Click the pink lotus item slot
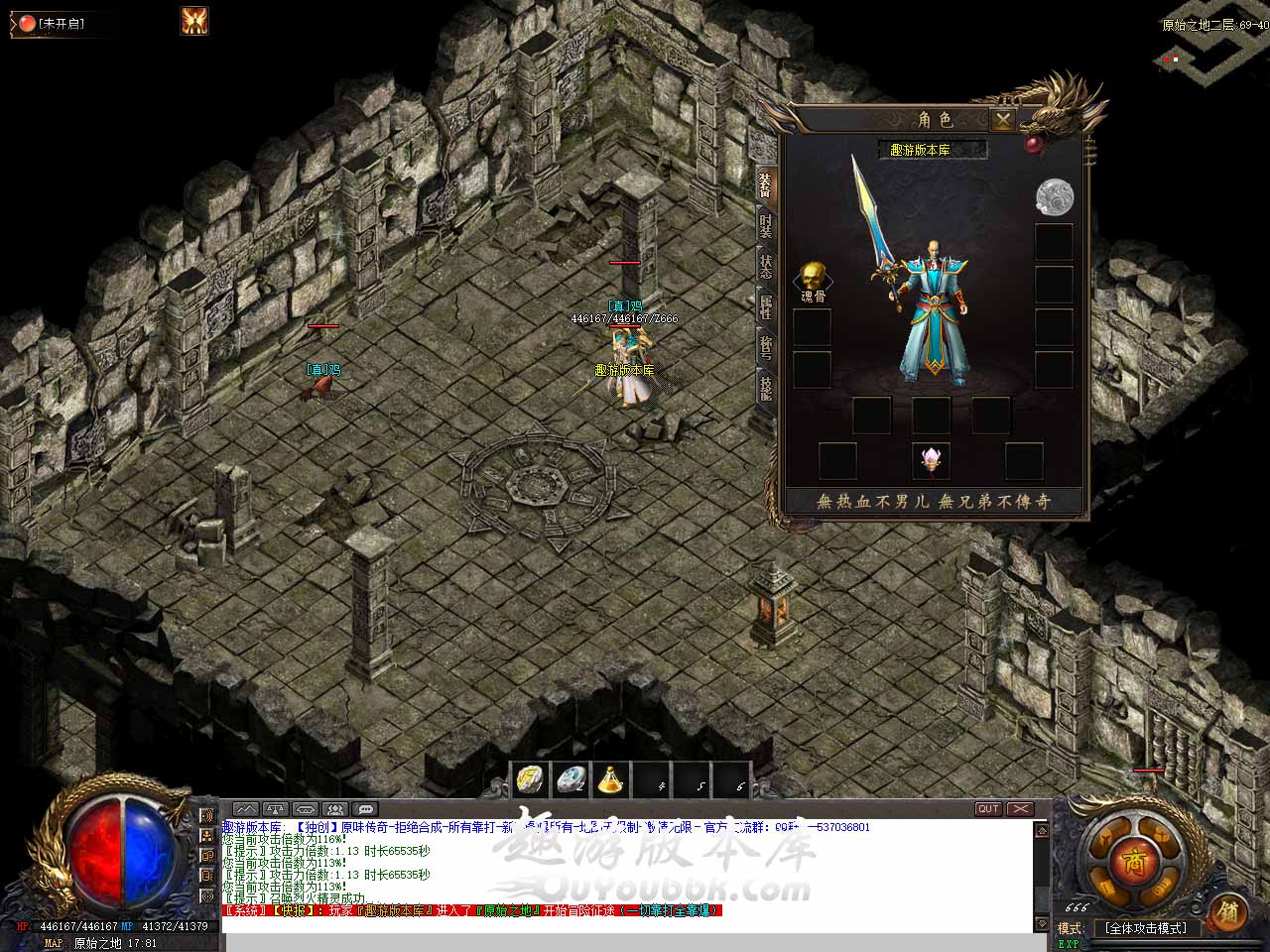This screenshot has width=1270, height=952. click(931, 459)
